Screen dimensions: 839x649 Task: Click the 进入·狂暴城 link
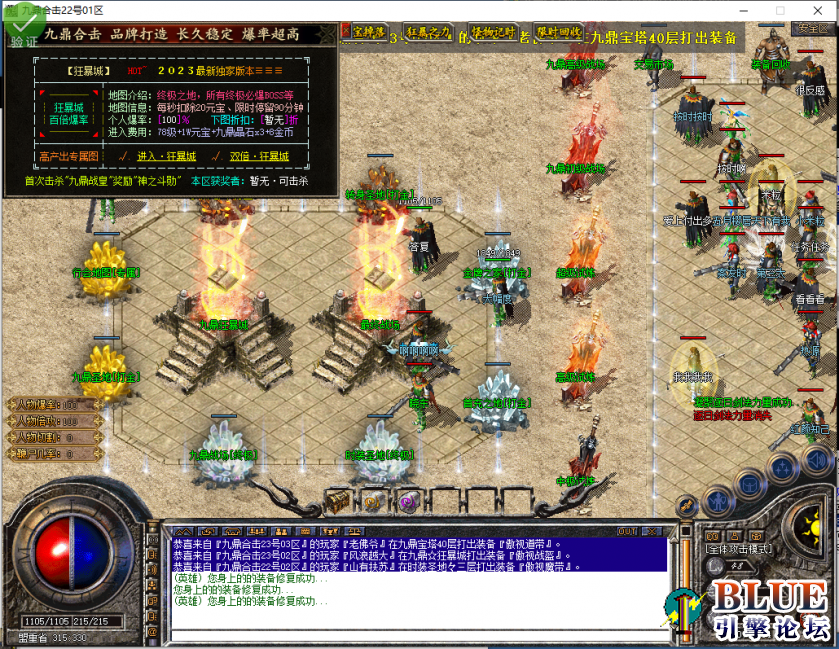point(164,157)
